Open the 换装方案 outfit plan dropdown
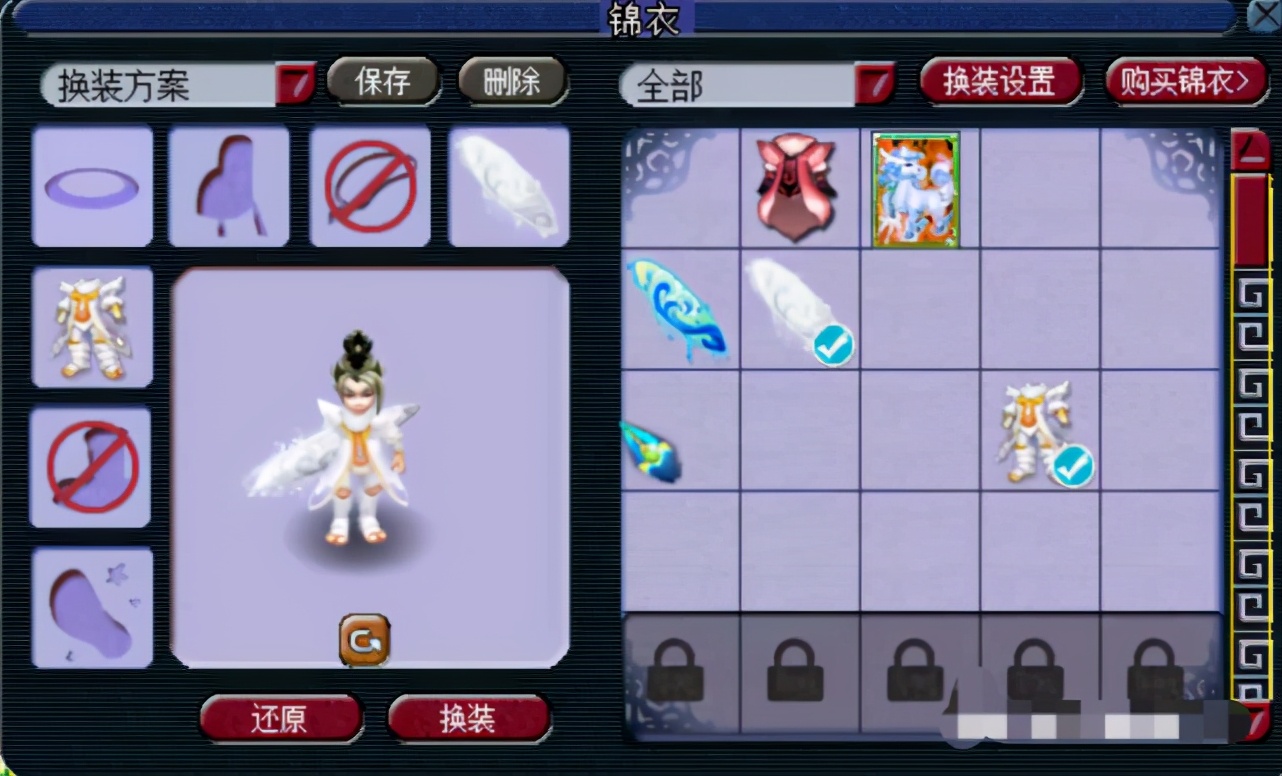The image size is (1282, 776). [x=294, y=85]
